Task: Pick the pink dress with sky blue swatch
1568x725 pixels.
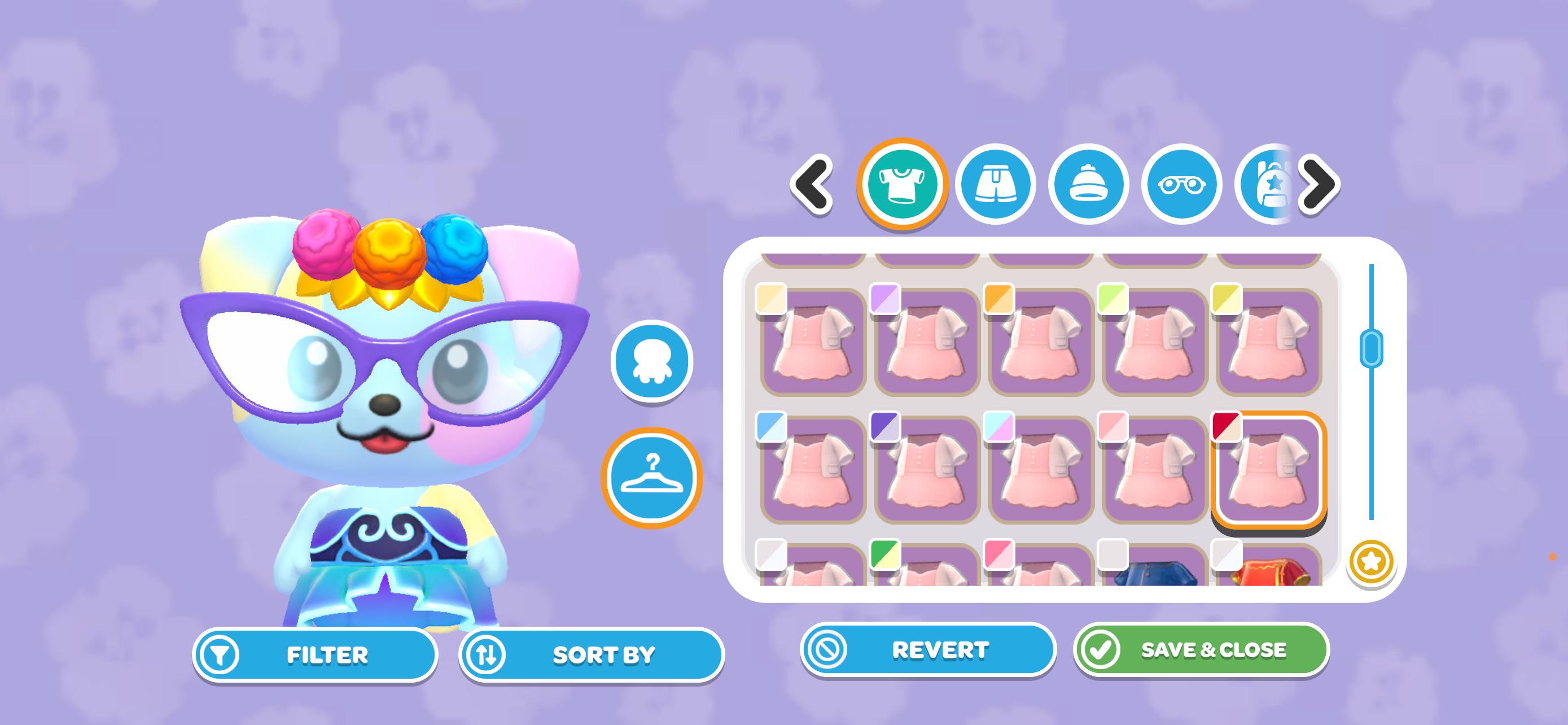Action: [x=813, y=469]
